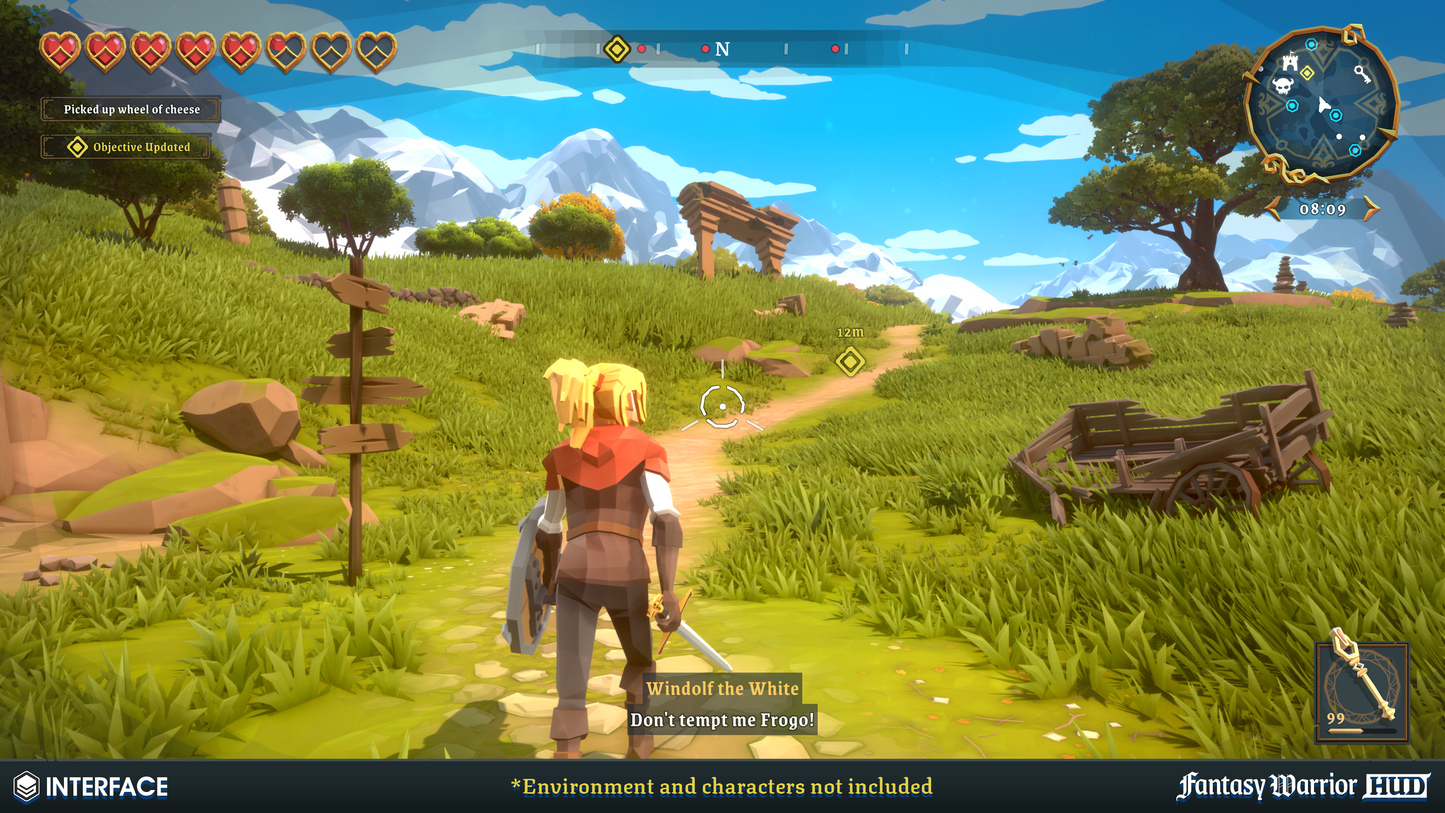Select the golden staff weapon slot

1362,691
